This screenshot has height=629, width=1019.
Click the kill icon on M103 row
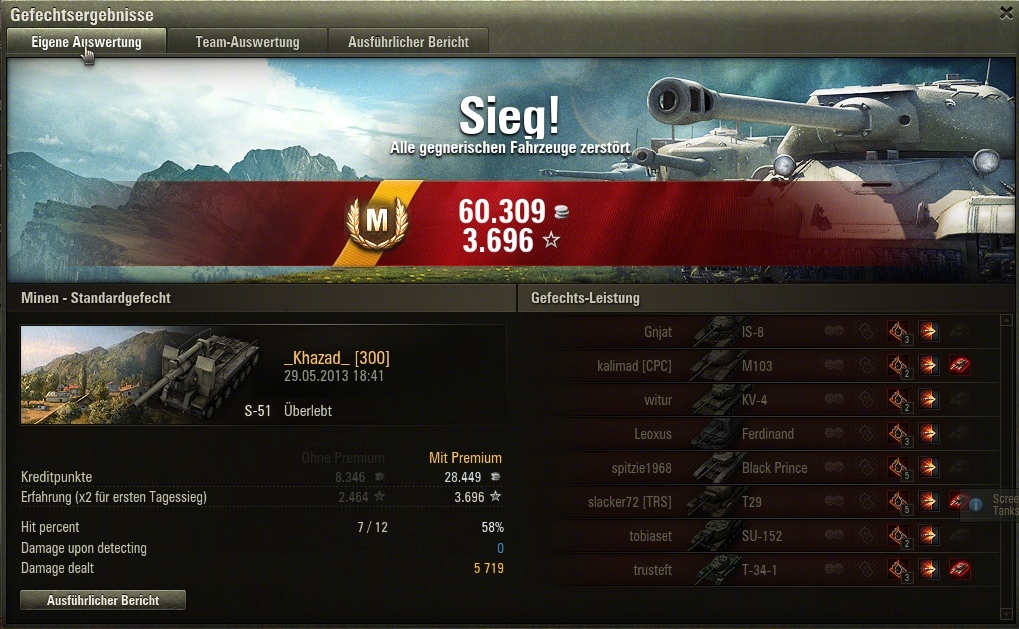(x=961, y=366)
